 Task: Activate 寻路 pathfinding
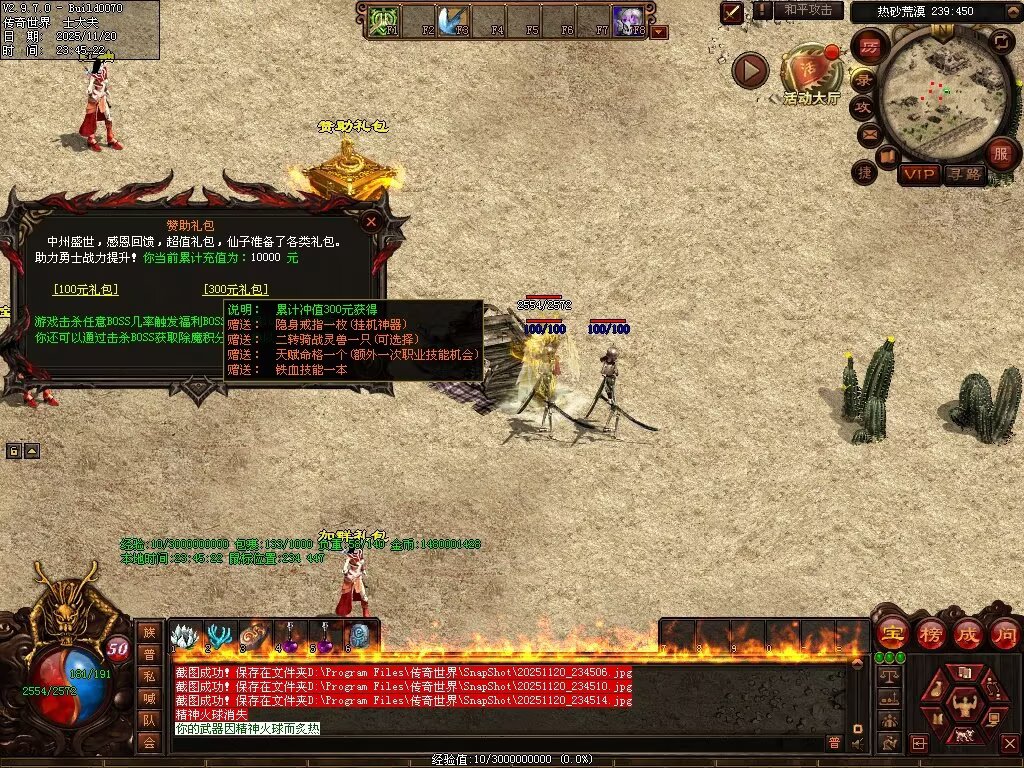tap(964, 174)
